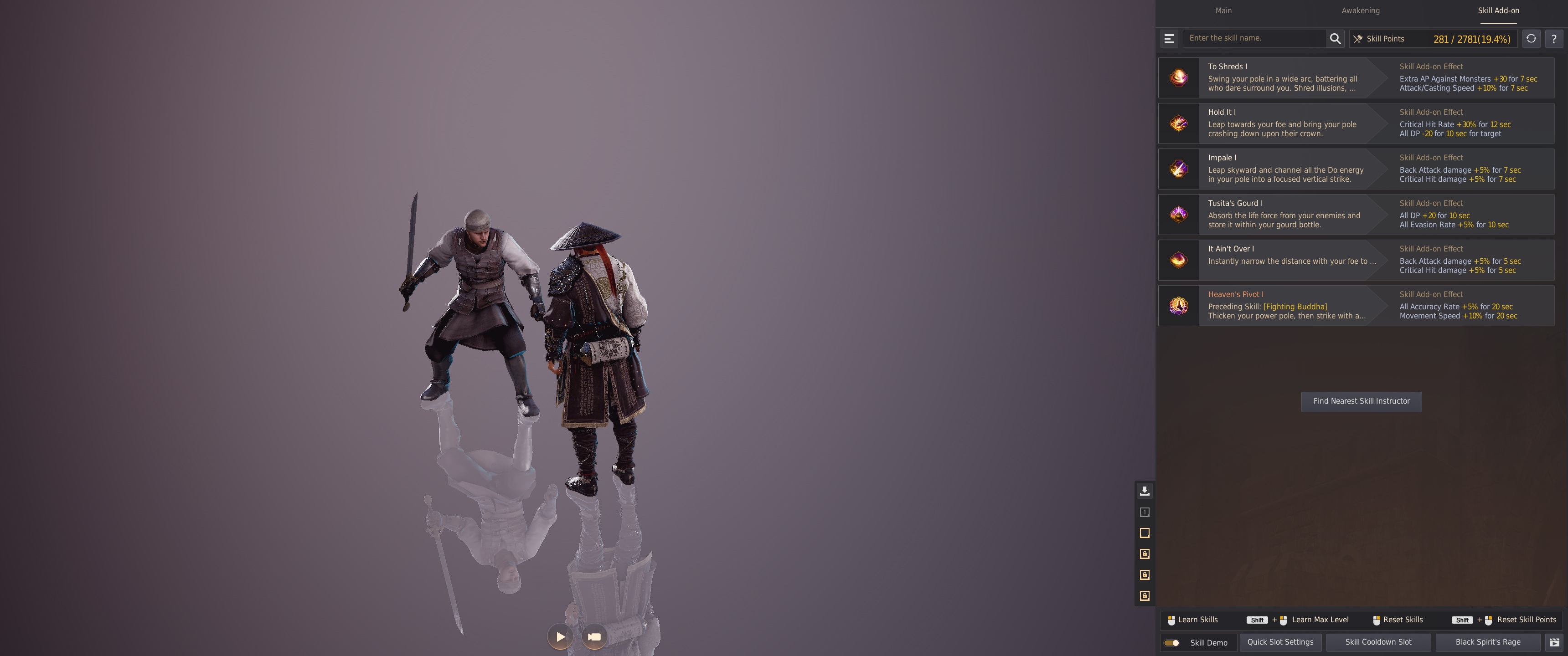The image size is (1568, 656).
Task: Click the clapperboard icon next to Black Spirit's Rage
Action: coord(1554,641)
